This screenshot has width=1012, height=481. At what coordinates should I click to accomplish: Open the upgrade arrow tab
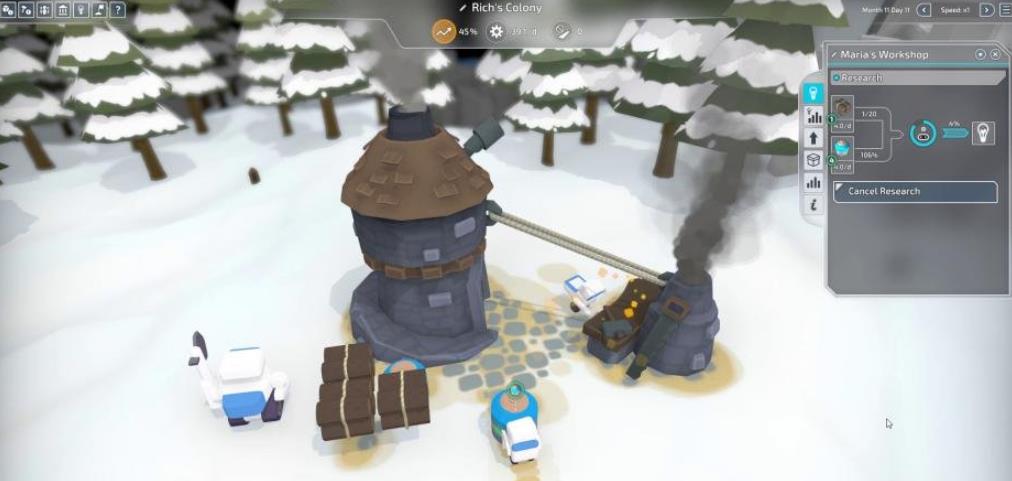(813, 138)
